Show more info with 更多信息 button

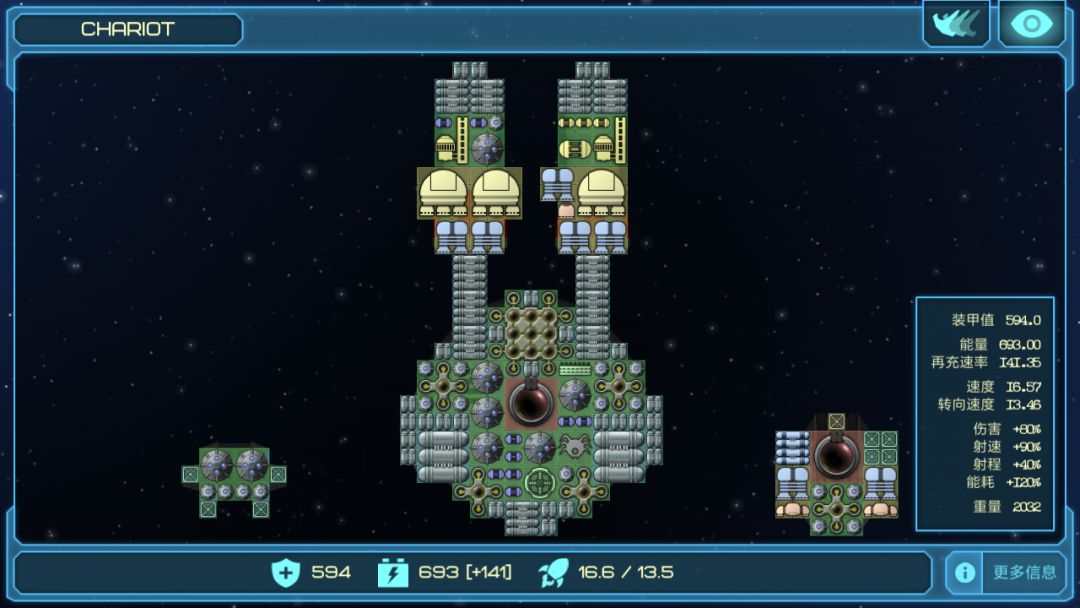click(1005, 572)
